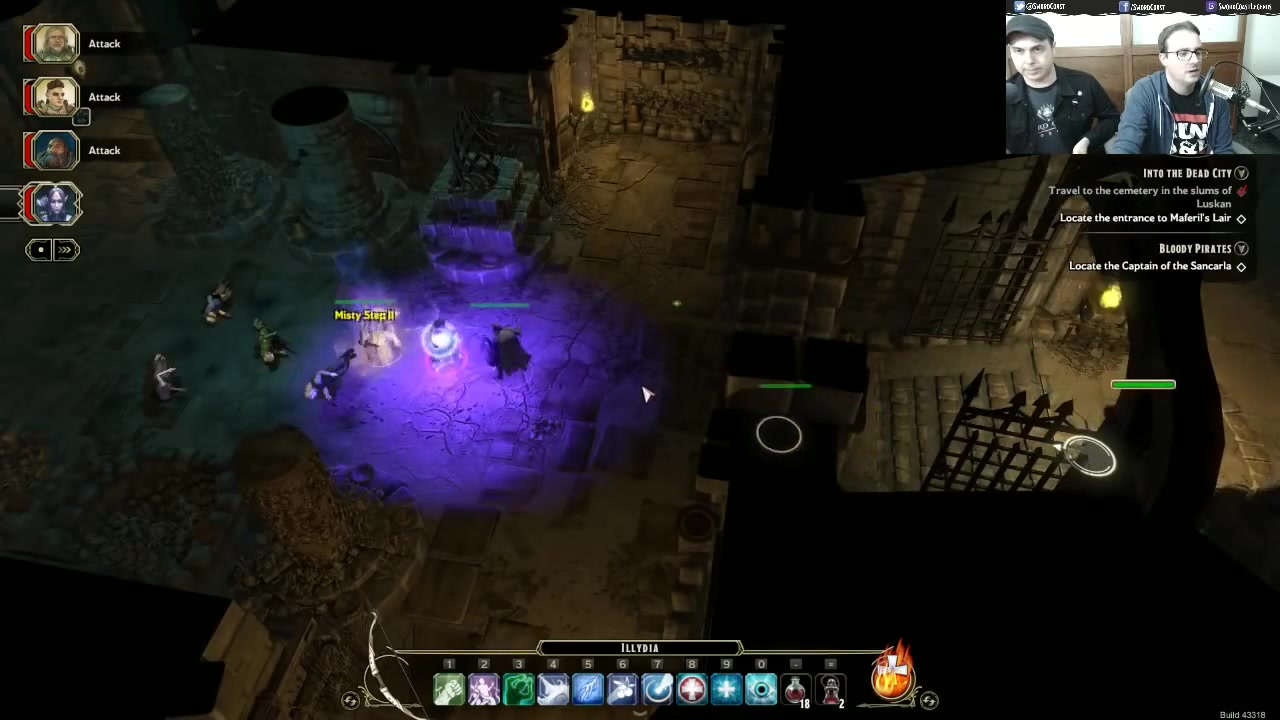Activate the green grasp ability in slot 3
Viewport: 1280px width, 720px height.
point(518,689)
